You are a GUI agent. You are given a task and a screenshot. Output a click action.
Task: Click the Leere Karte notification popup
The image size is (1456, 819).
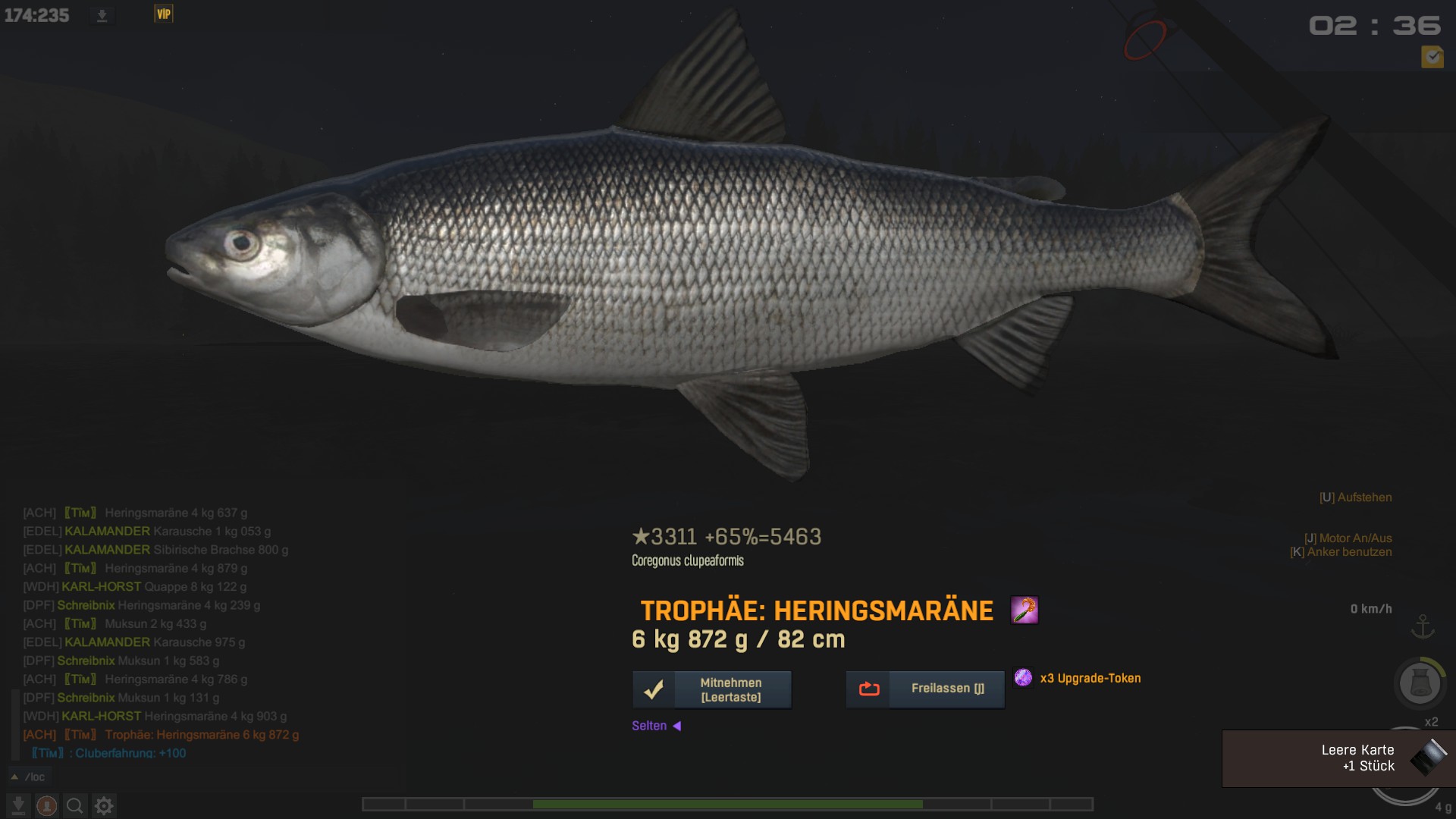tap(1338, 758)
